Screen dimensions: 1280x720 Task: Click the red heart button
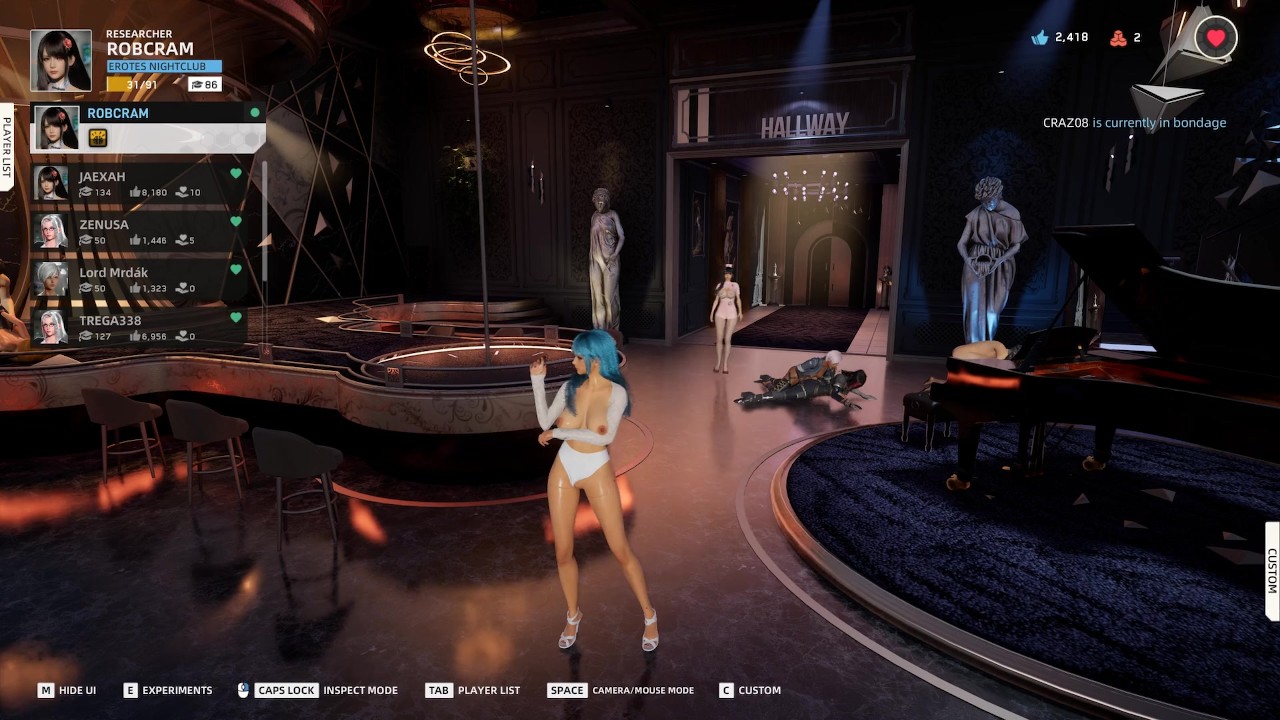[x=1216, y=38]
